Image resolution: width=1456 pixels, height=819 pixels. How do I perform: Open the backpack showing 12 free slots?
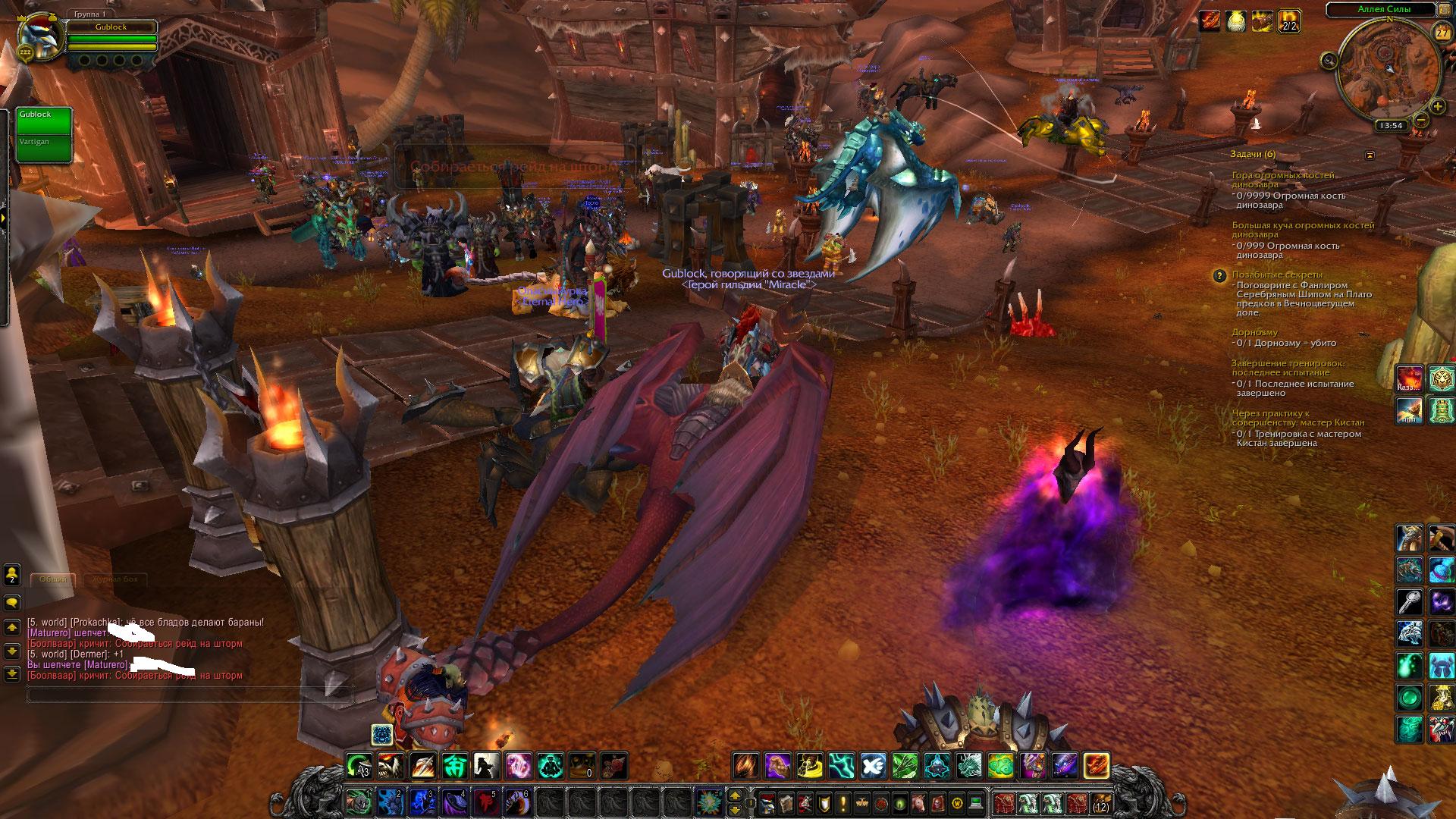pyautogui.click(x=1100, y=802)
